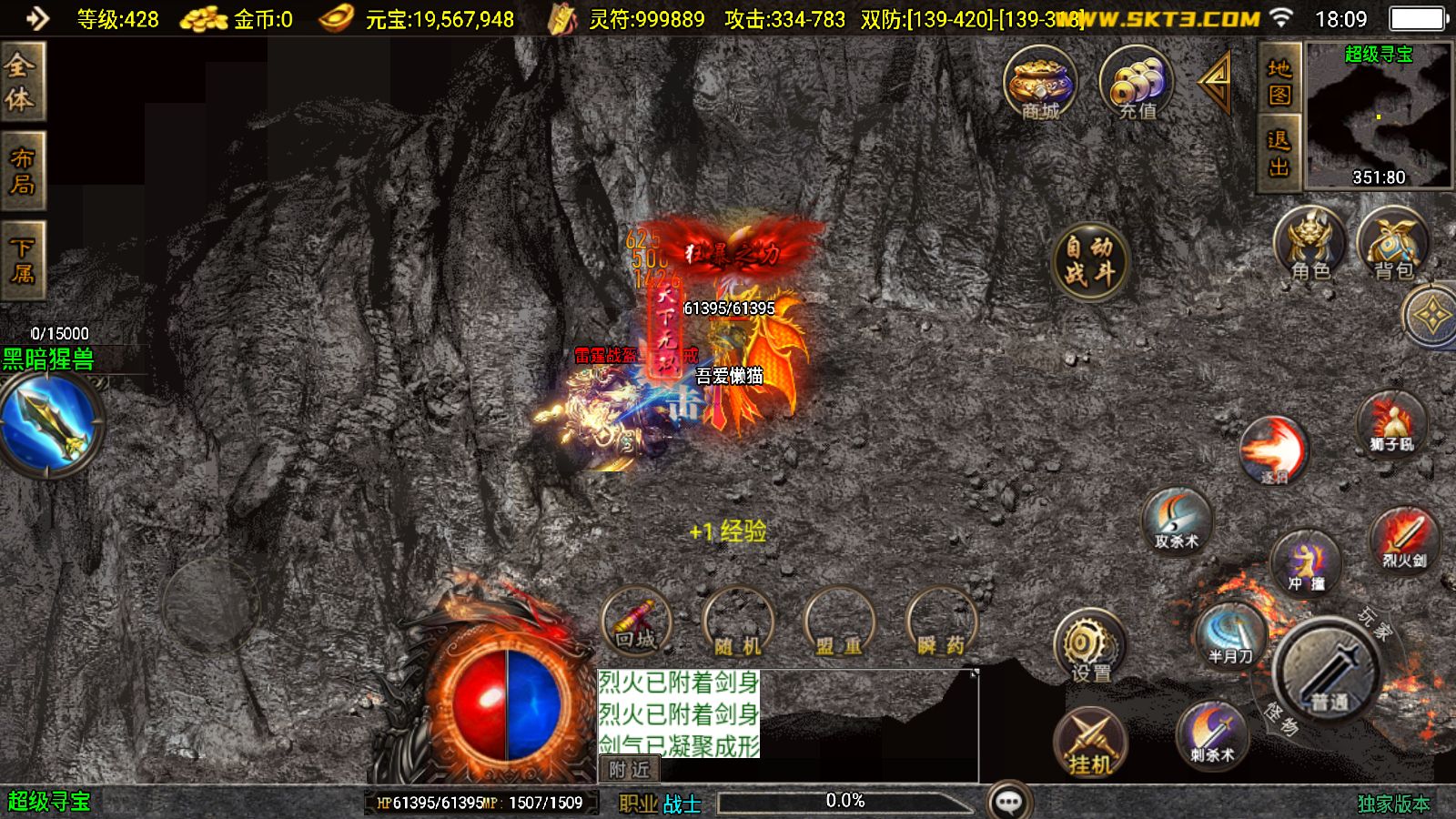Viewport: 1456px width, 819px height.
Task: Open the chat bubble button
Action: tap(1009, 802)
